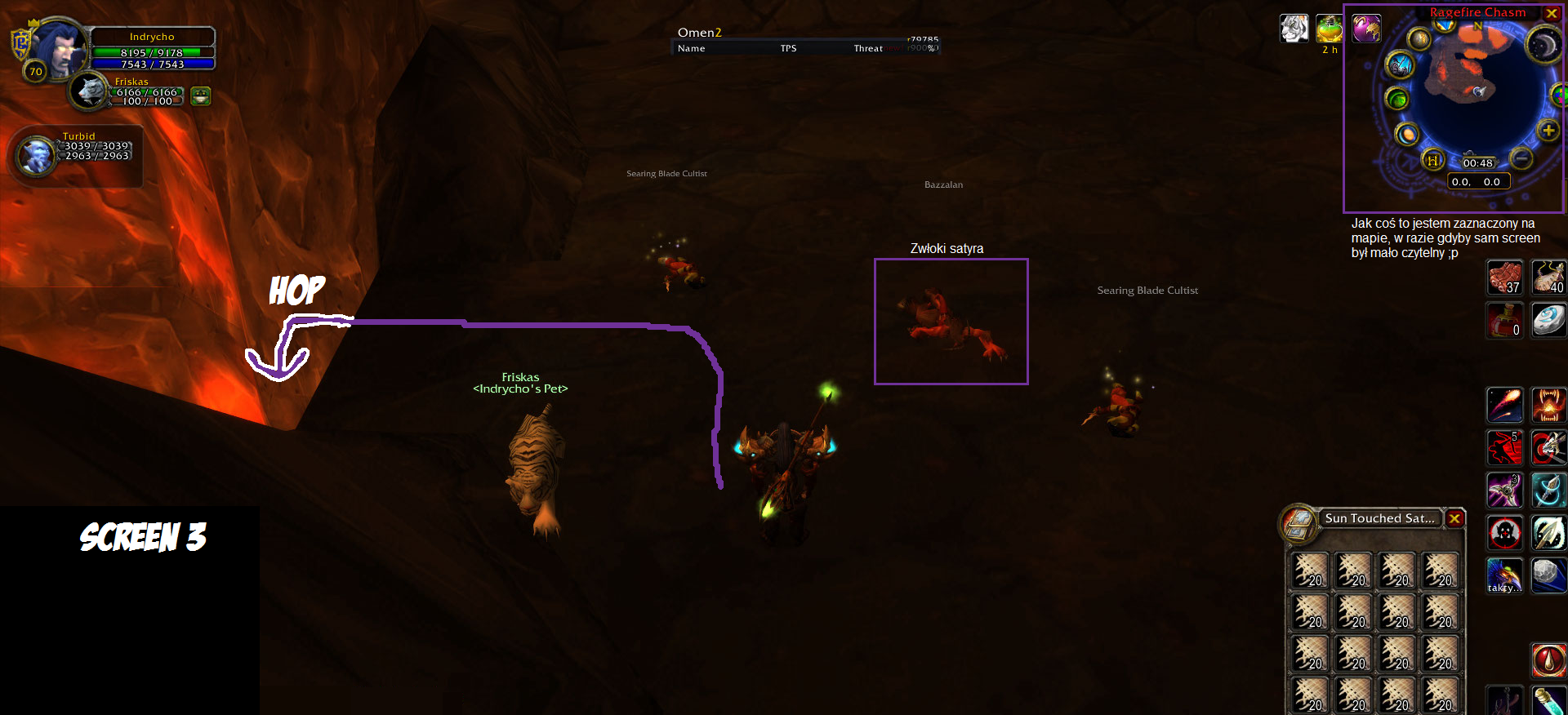
Task: Click the crescent moon day-night indicator
Action: (x=1543, y=45)
